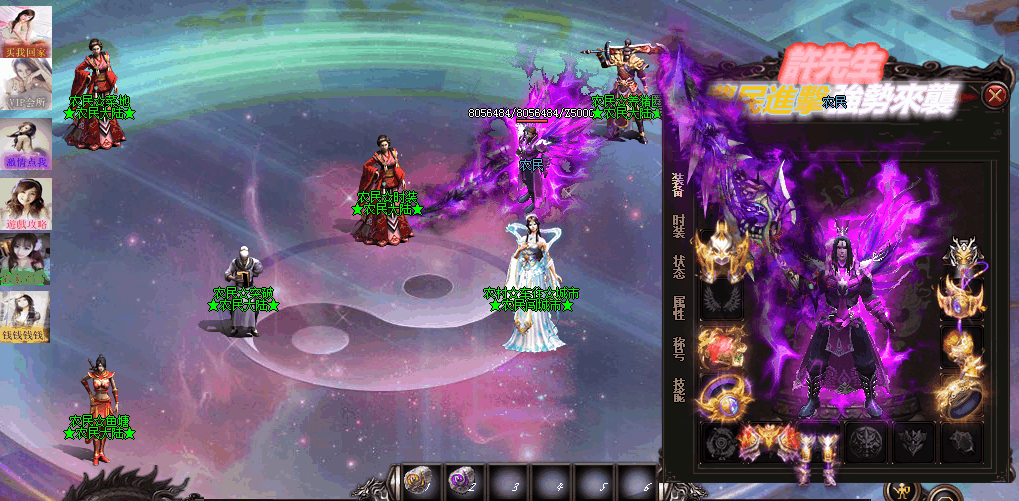Open the 激情点我 sidebar thumbnail
Viewport: 1019px width, 501px height.
pyautogui.click(x=25, y=146)
